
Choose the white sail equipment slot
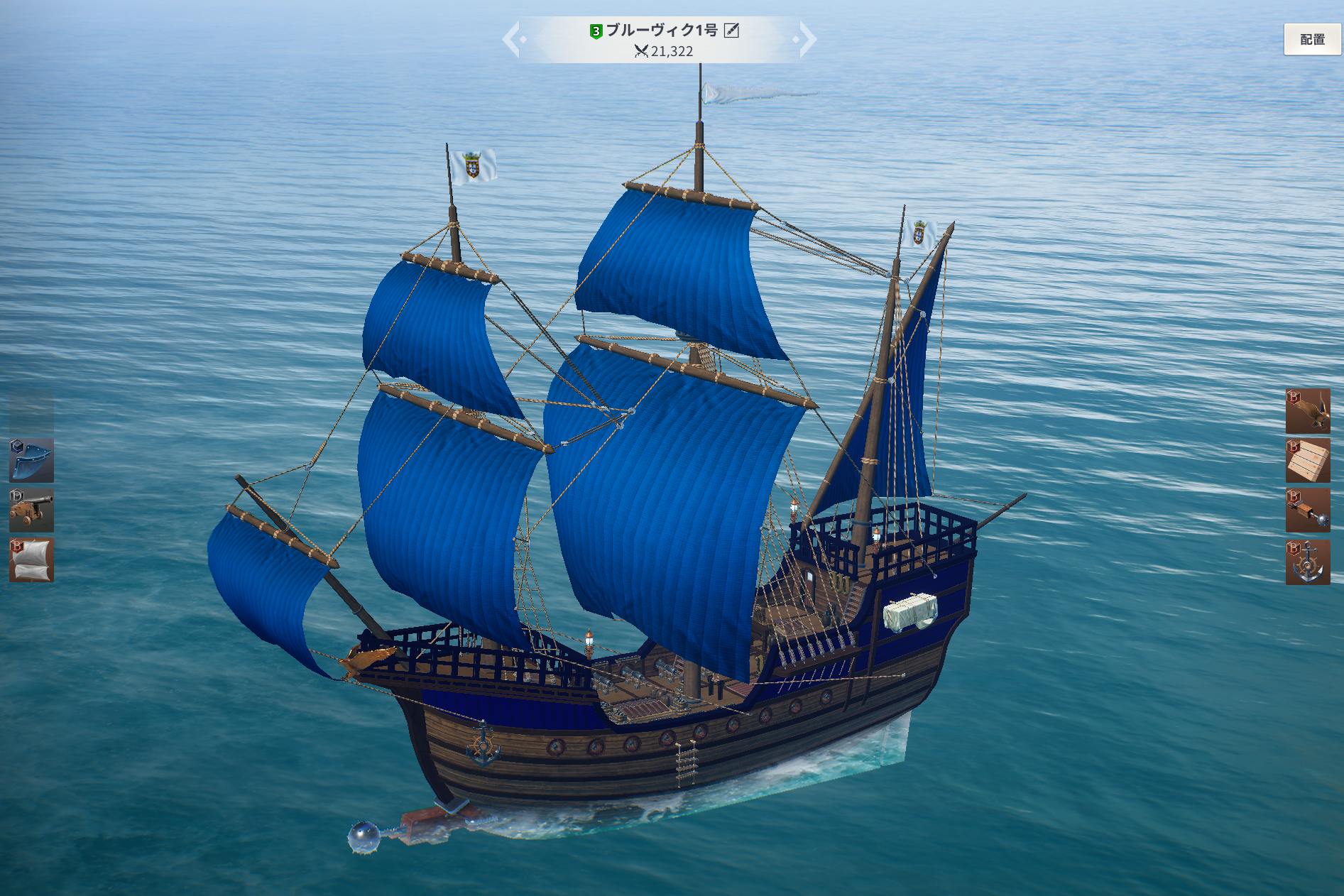(31, 560)
